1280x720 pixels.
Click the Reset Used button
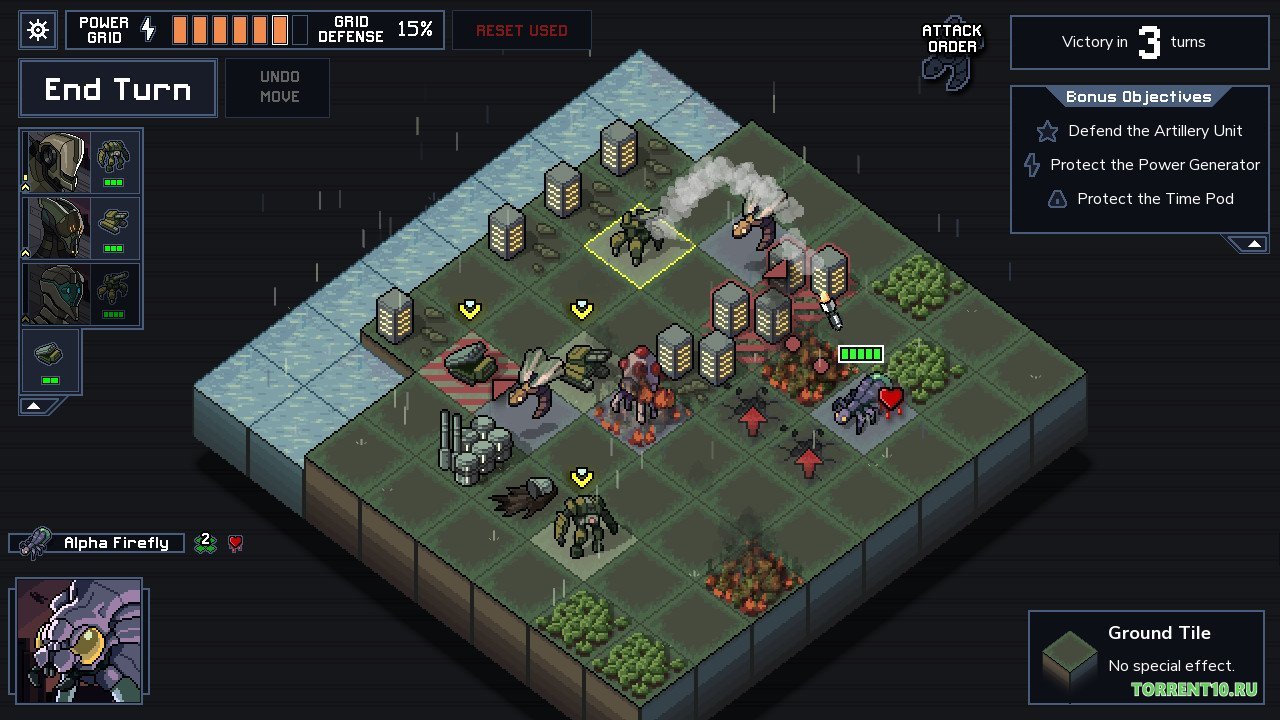[521, 30]
